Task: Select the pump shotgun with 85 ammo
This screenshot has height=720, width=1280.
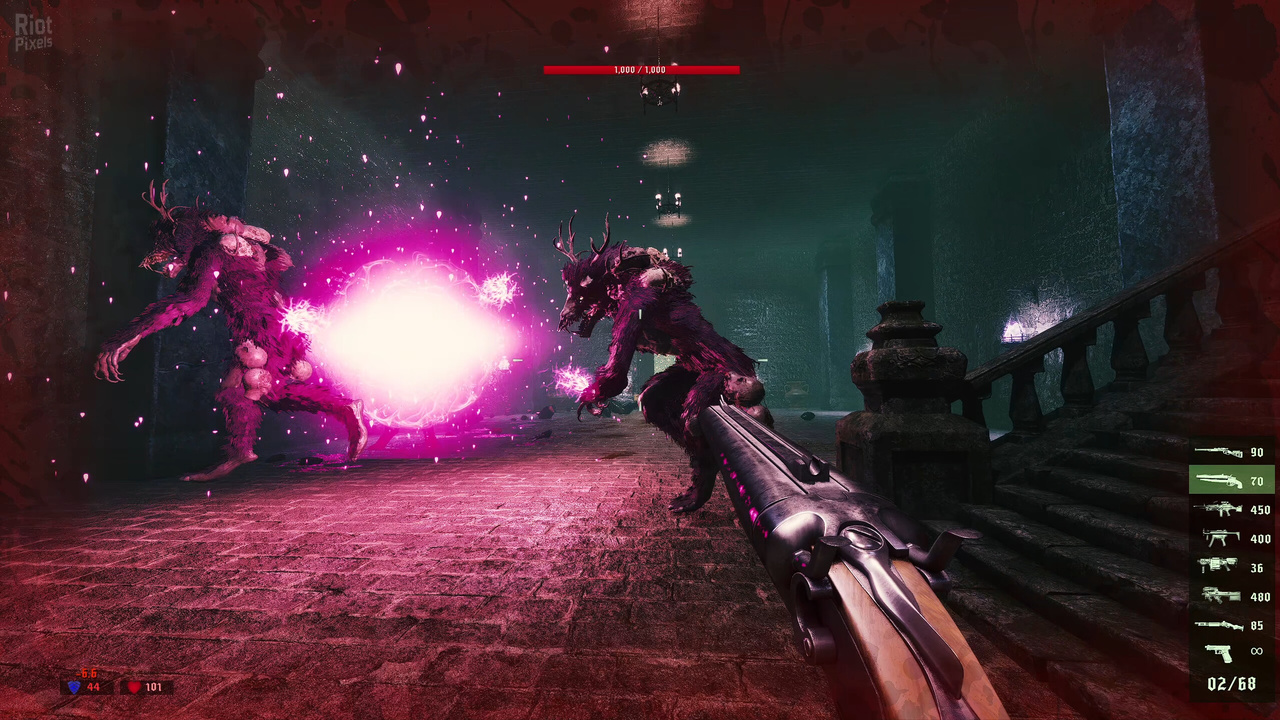Action: point(1231,625)
